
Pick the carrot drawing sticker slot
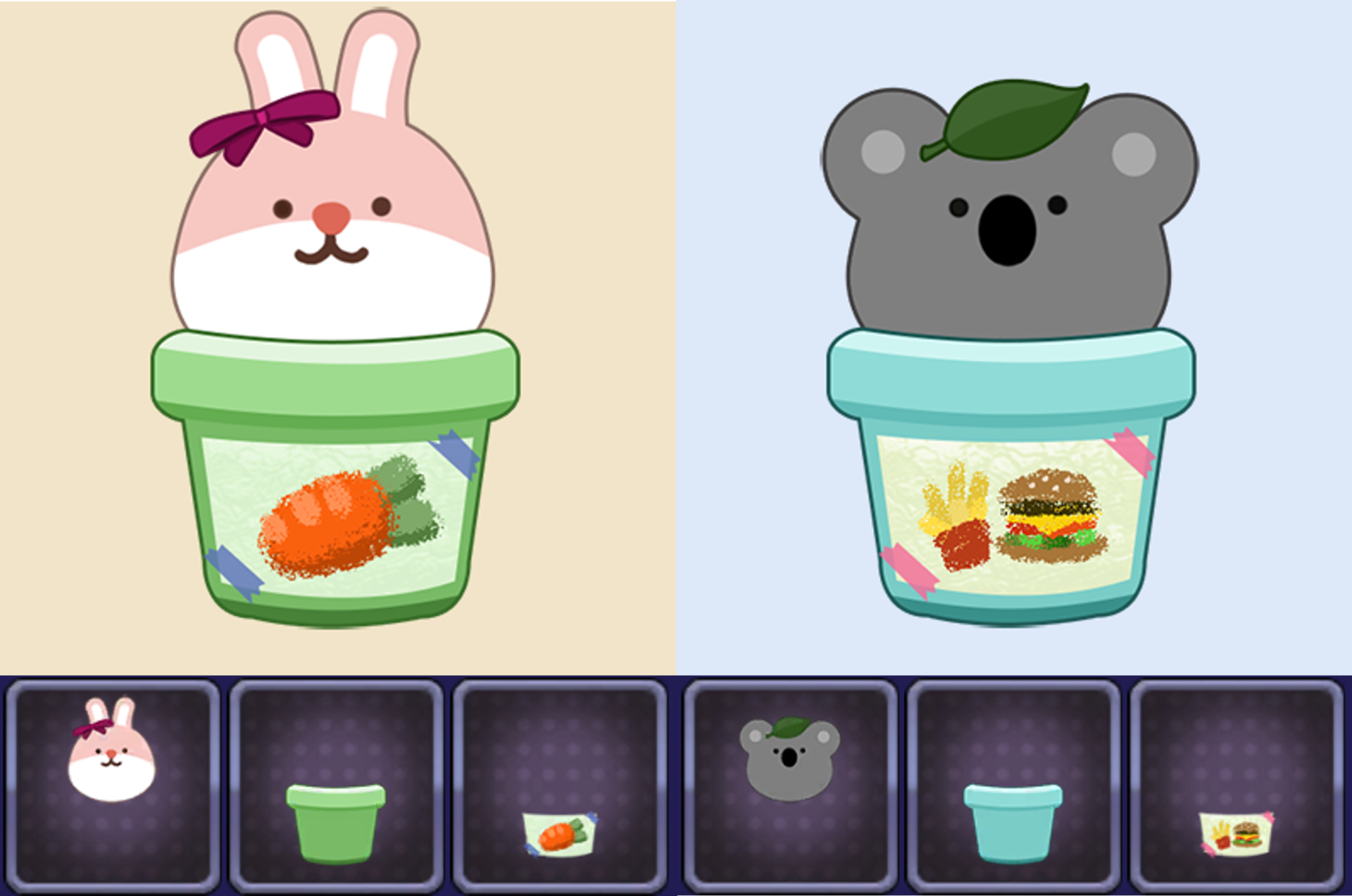point(560,785)
